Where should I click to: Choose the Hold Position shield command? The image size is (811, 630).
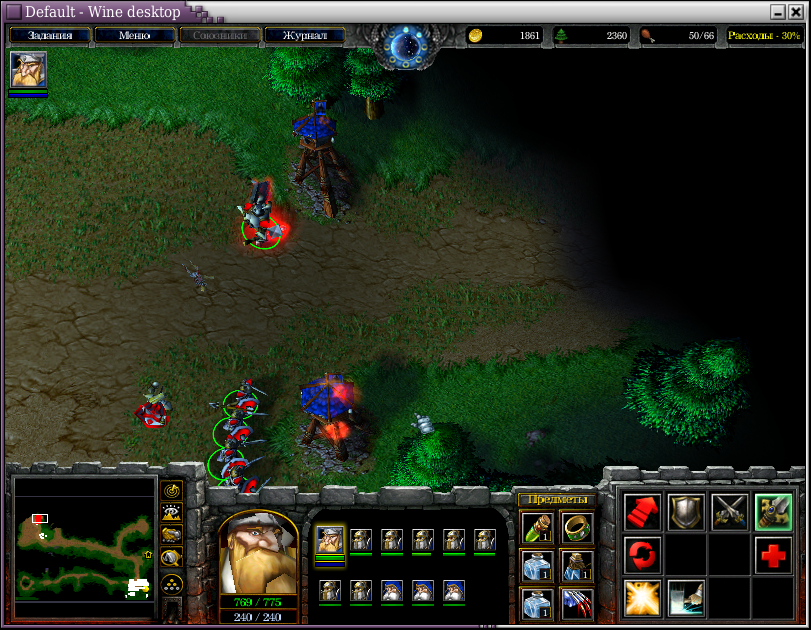pos(686,512)
